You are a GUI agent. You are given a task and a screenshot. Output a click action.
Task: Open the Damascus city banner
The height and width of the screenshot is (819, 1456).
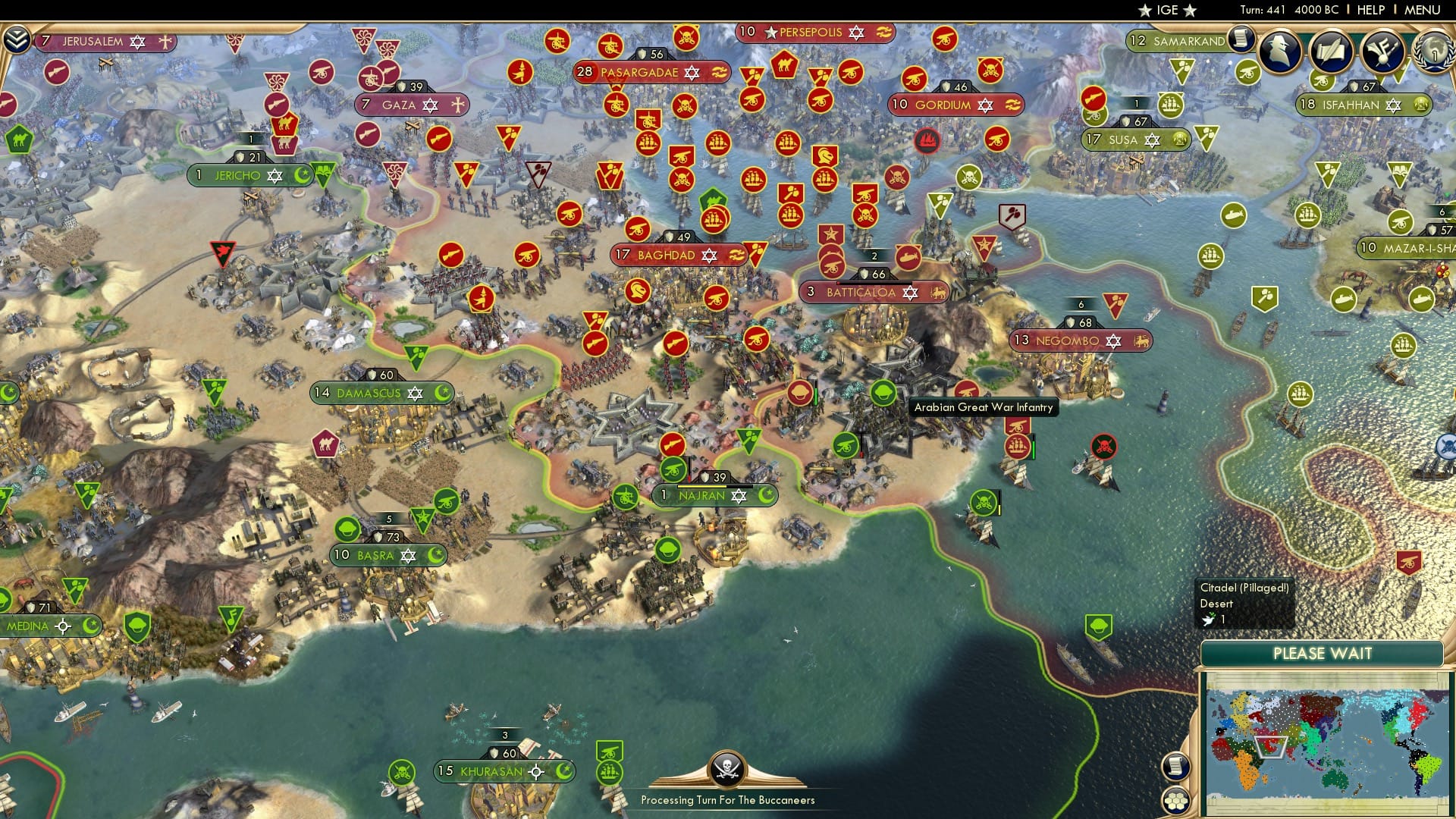coord(369,393)
